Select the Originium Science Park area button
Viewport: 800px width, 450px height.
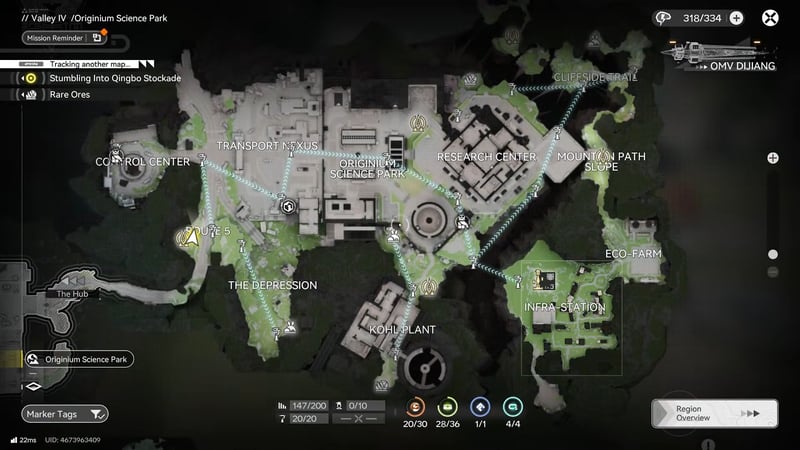click(x=82, y=359)
